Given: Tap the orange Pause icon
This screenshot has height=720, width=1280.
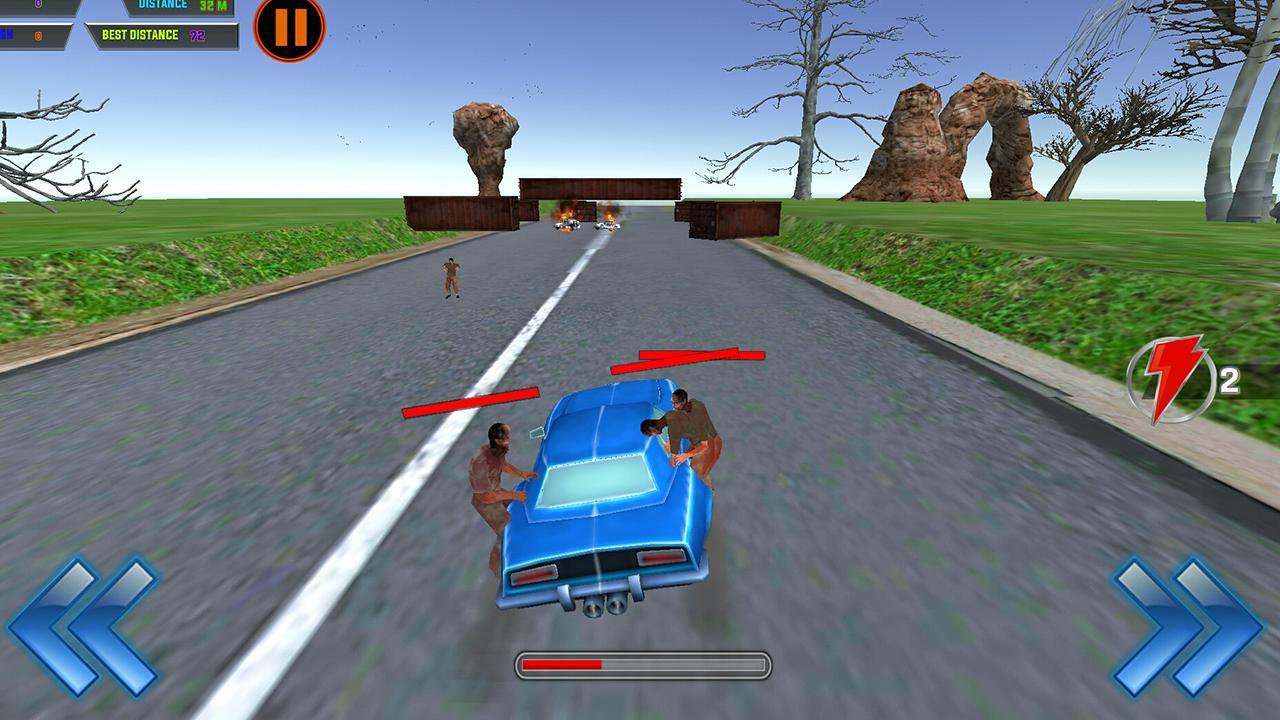Looking at the screenshot, I should (290, 30).
